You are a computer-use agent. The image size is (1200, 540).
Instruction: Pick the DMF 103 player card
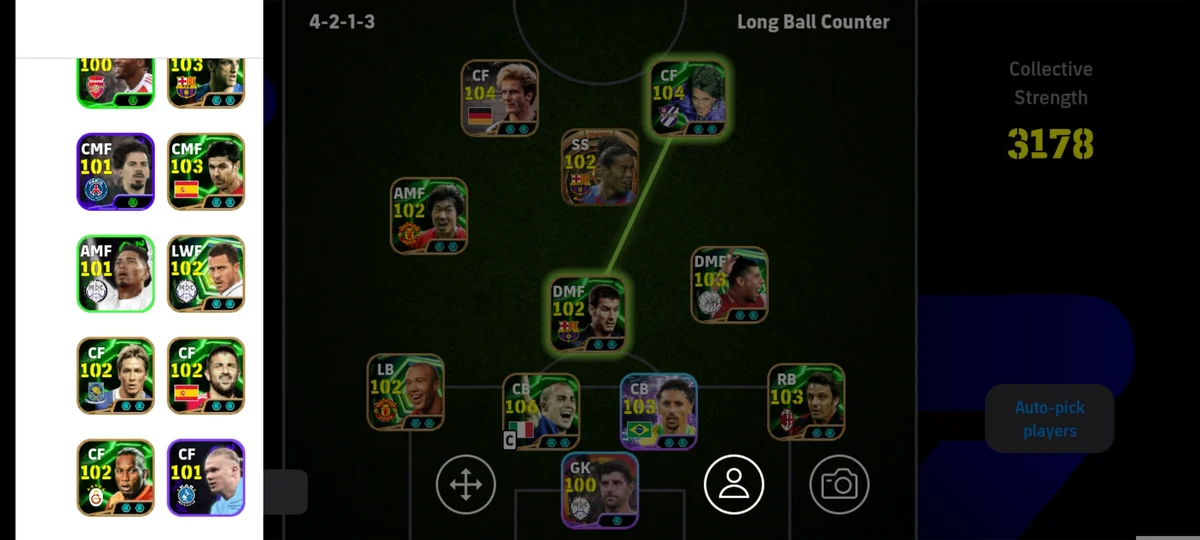point(729,285)
